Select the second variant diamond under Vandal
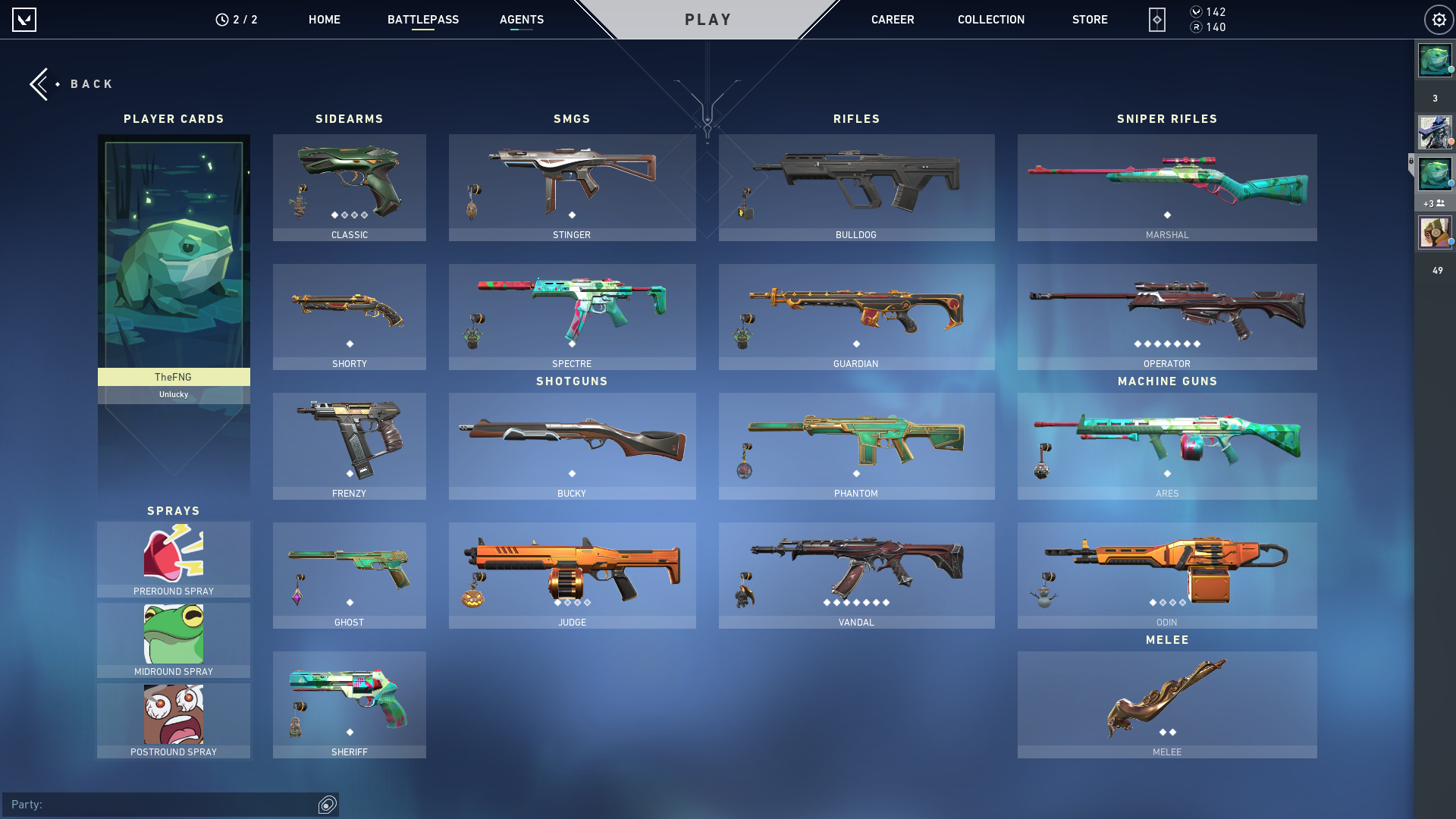The width and height of the screenshot is (1456, 819). click(x=835, y=603)
